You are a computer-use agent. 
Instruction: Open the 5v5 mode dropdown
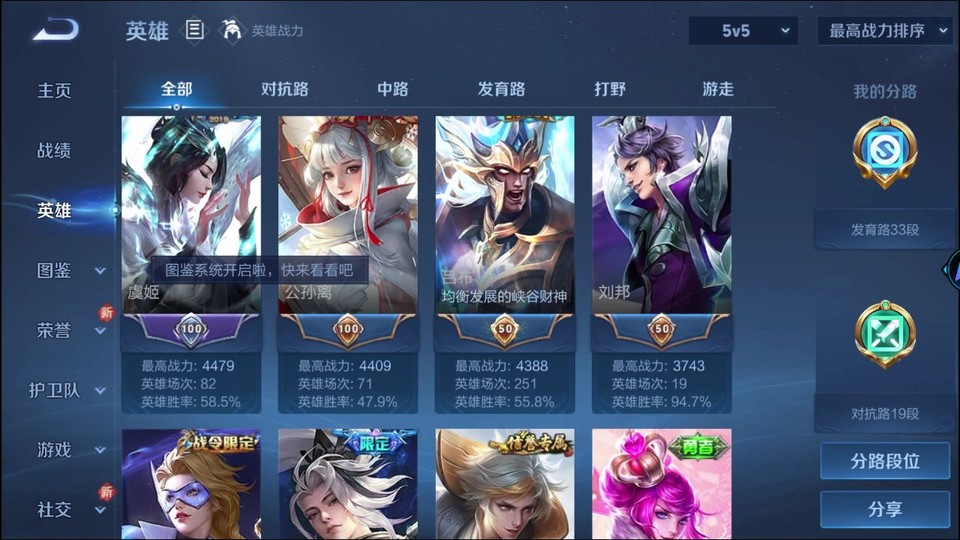(743, 31)
